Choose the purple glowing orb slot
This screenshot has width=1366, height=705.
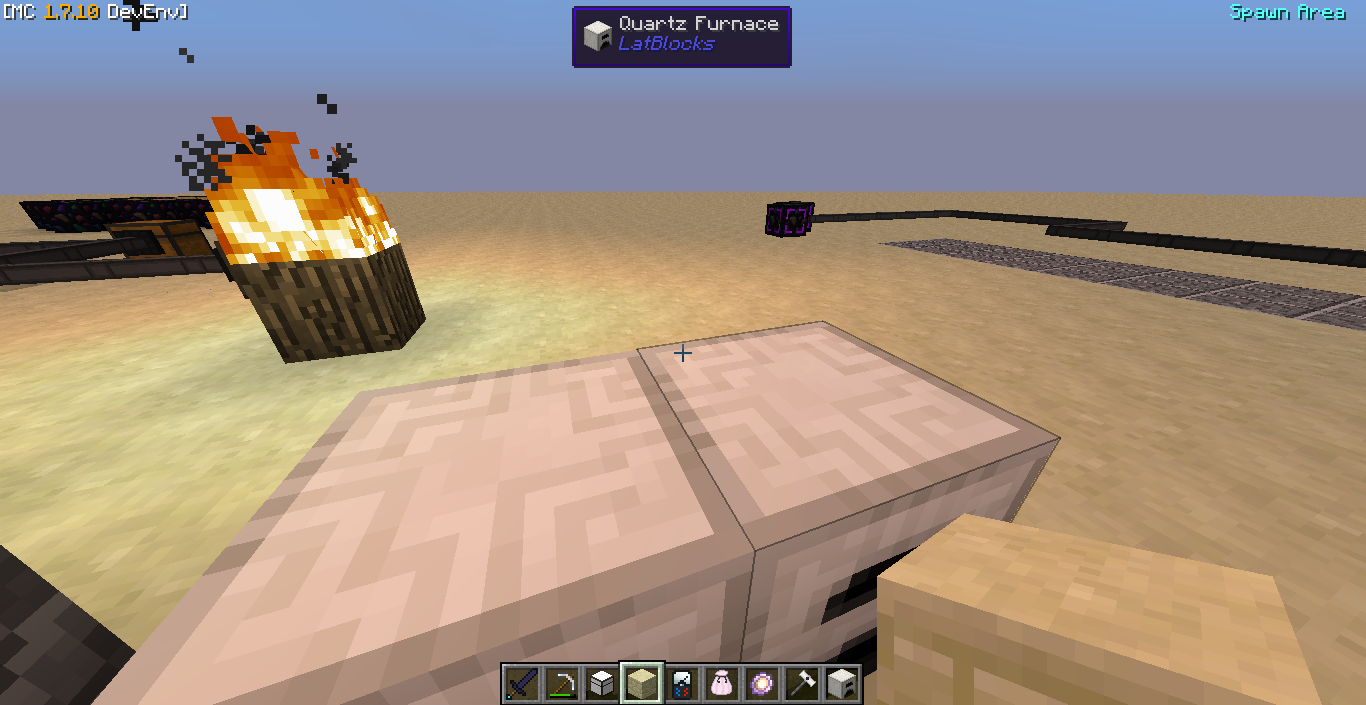pos(762,684)
